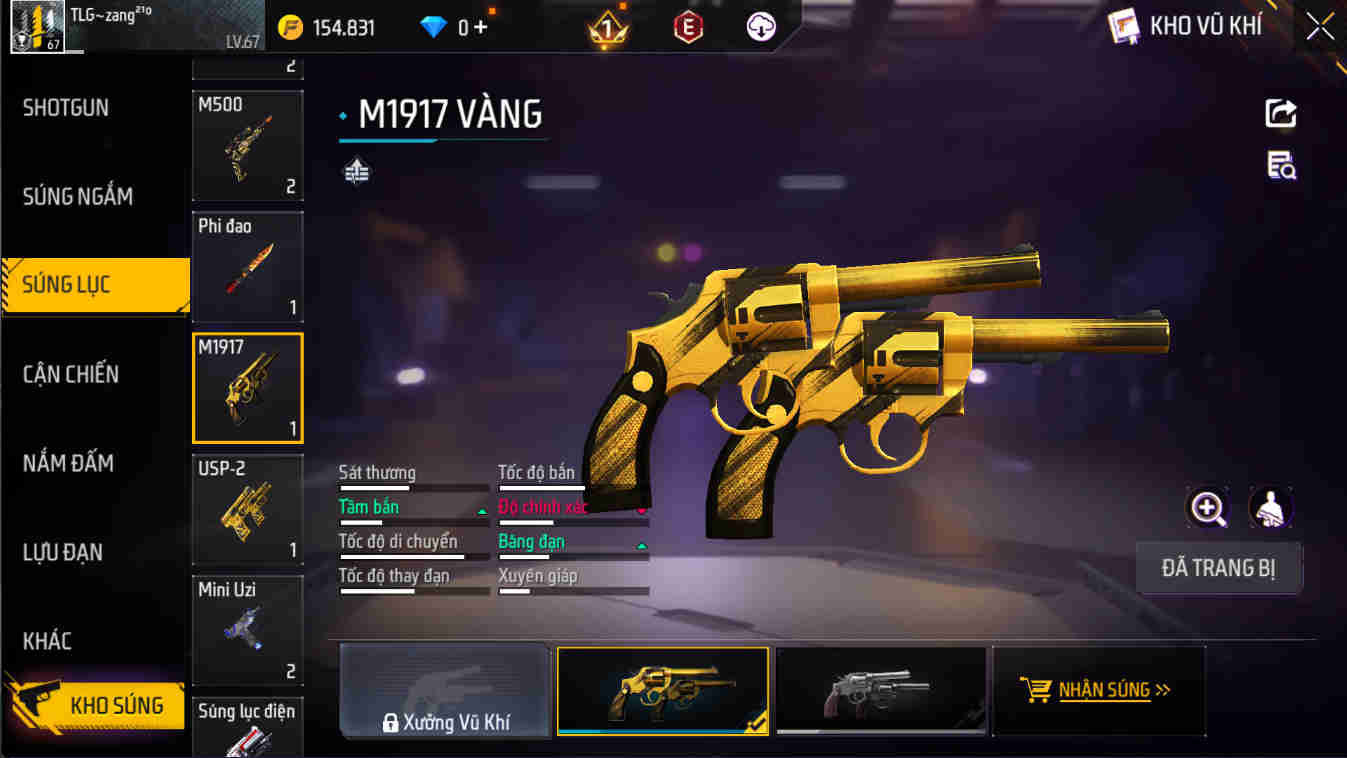Open the SÚNG NGẮM category
The image size is (1347, 758).
click(x=78, y=196)
